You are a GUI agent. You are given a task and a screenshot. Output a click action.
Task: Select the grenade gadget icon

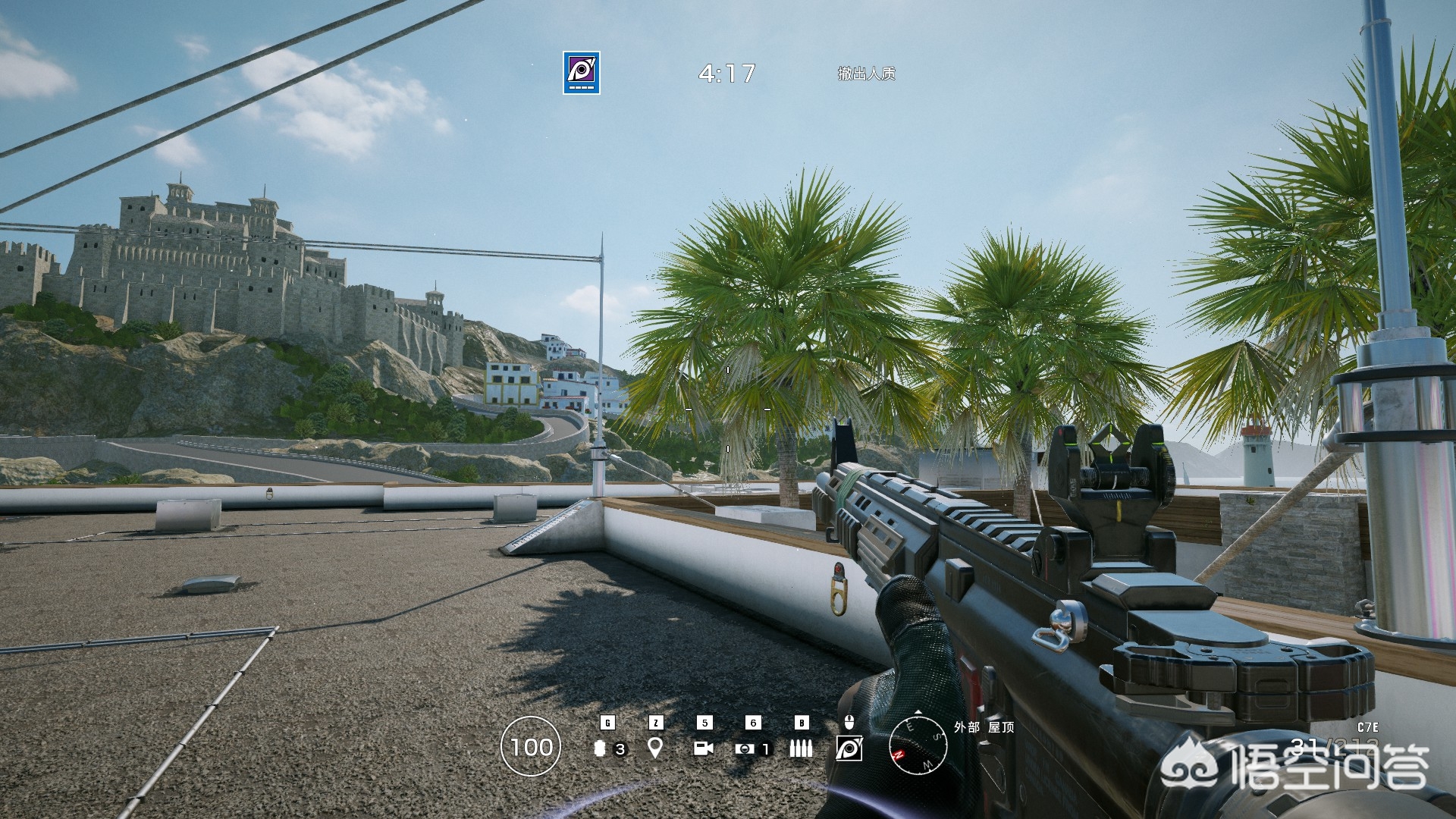click(x=602, y=748)
